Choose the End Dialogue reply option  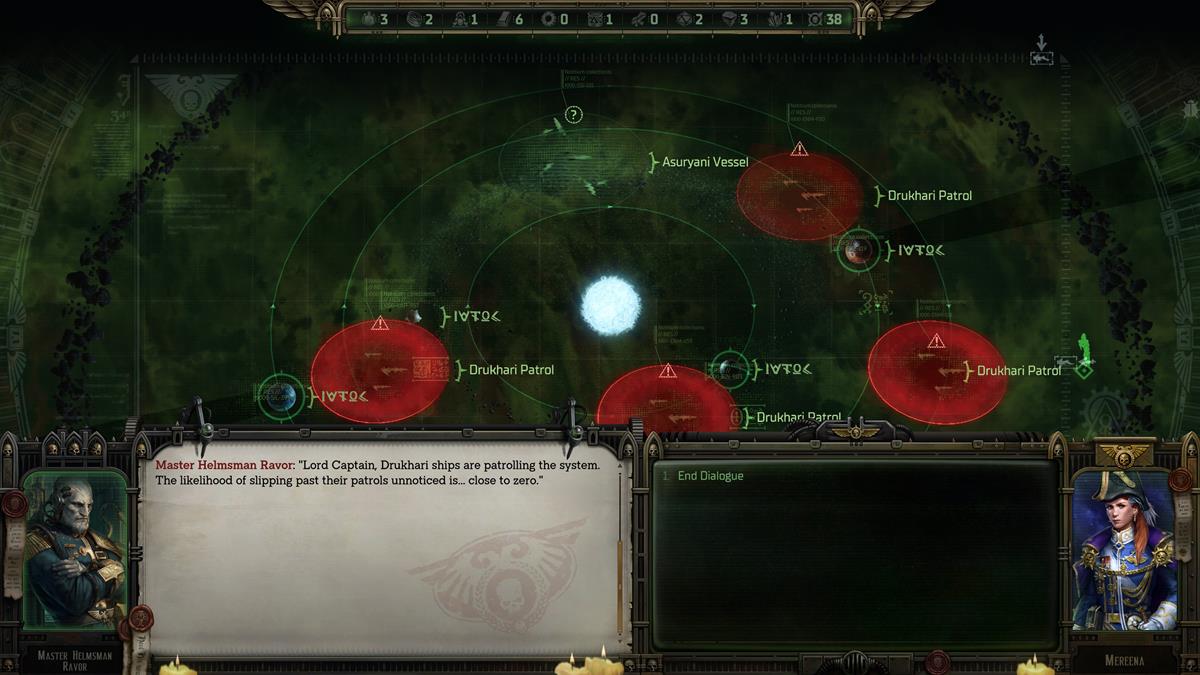[x=710, y=476]
